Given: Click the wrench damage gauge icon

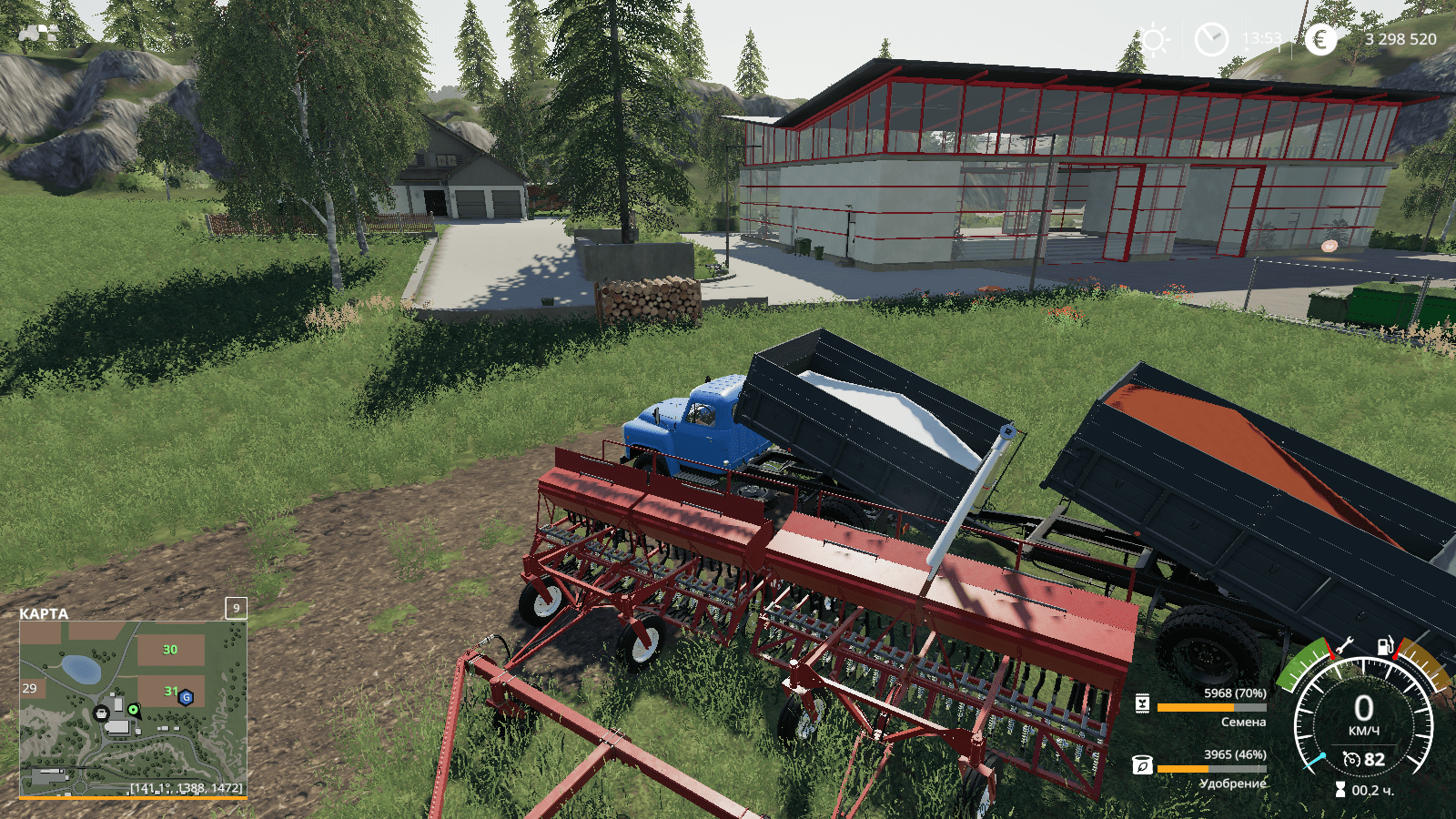Looking at the screenshot, I should click(x=1344, y=646).
